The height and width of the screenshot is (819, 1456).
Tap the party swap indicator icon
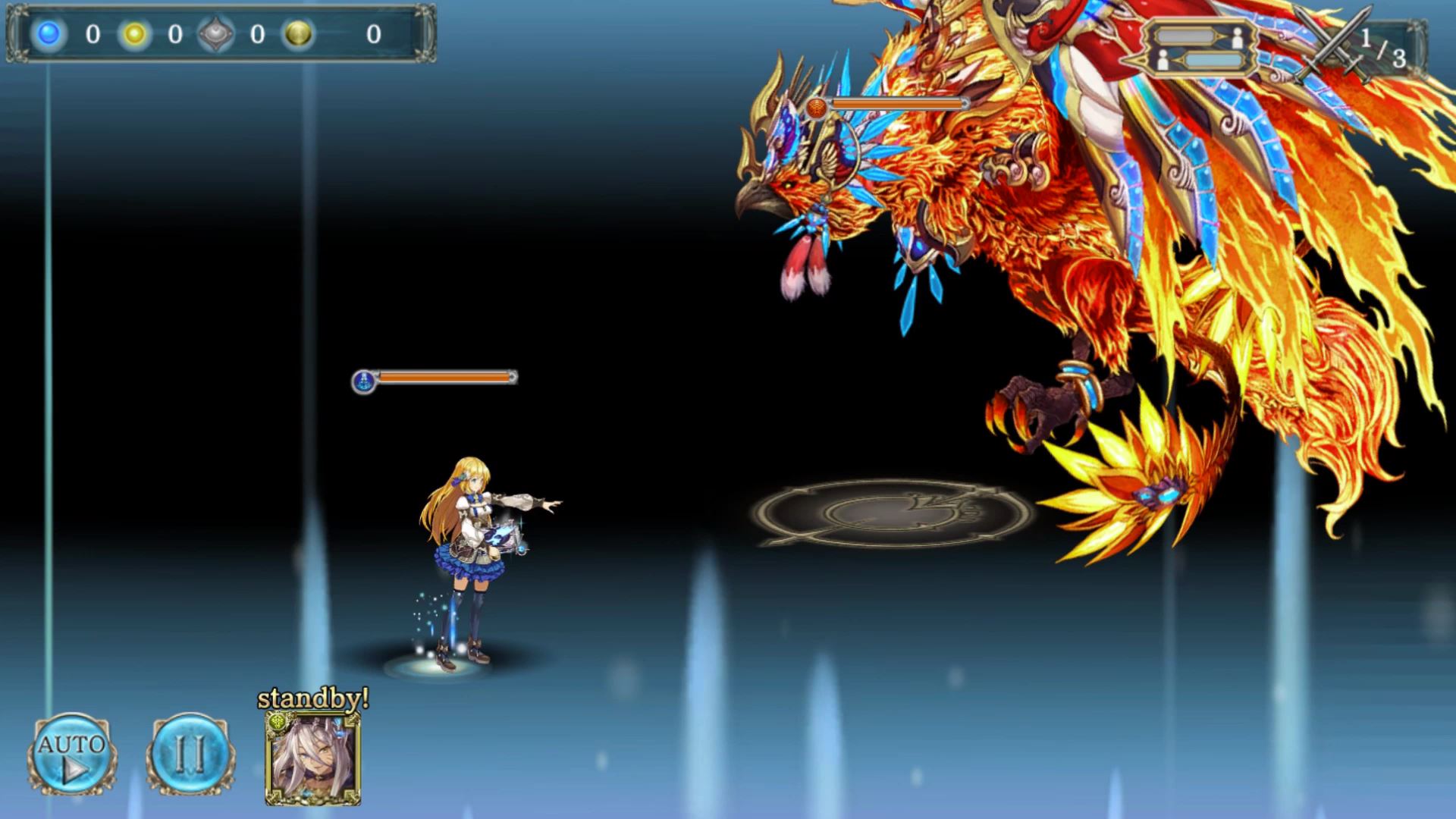pyautogui.click(x=1200, y=49)
